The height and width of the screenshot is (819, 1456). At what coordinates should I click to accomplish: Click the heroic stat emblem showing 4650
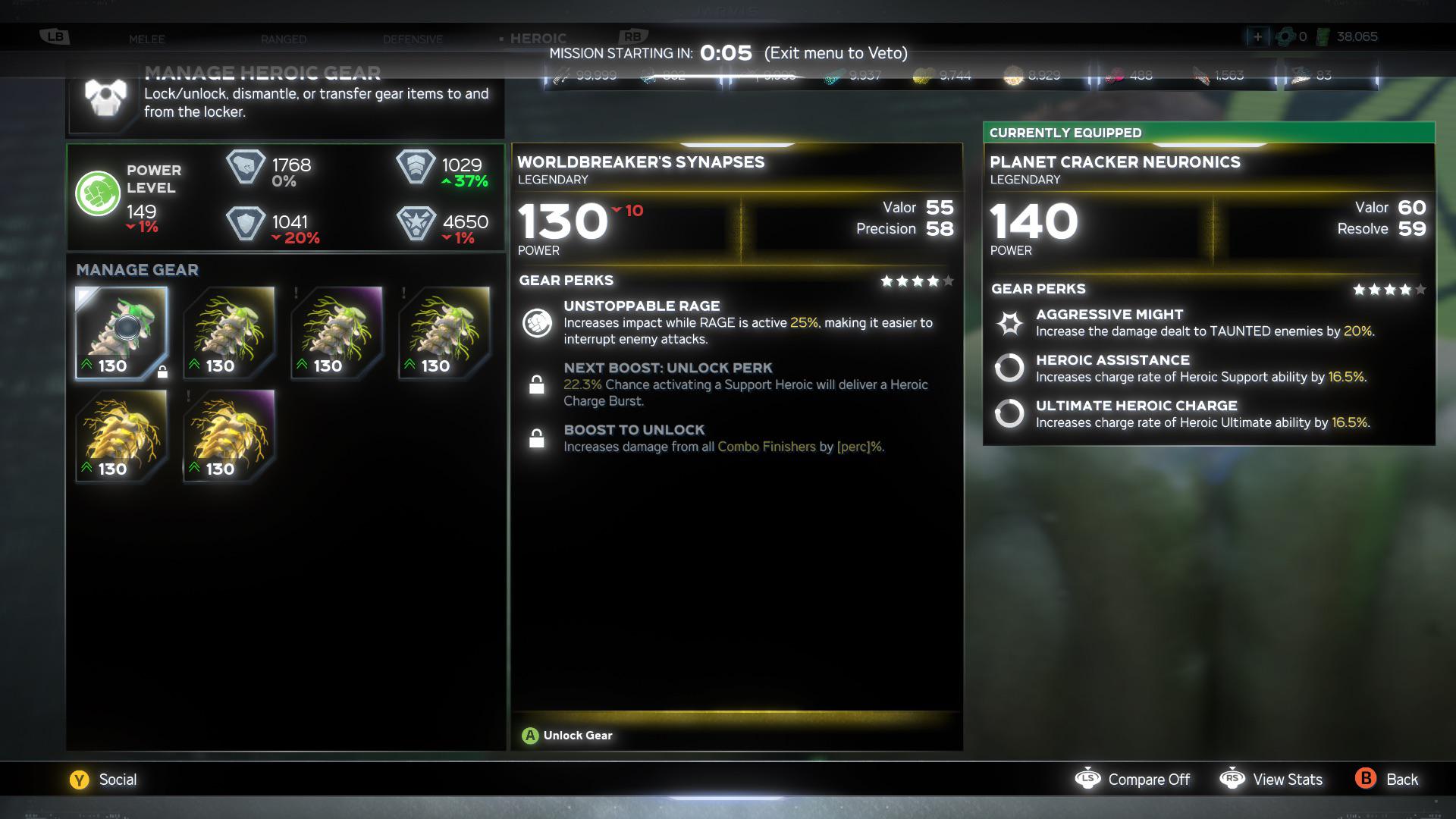click(x=416, y=224)
